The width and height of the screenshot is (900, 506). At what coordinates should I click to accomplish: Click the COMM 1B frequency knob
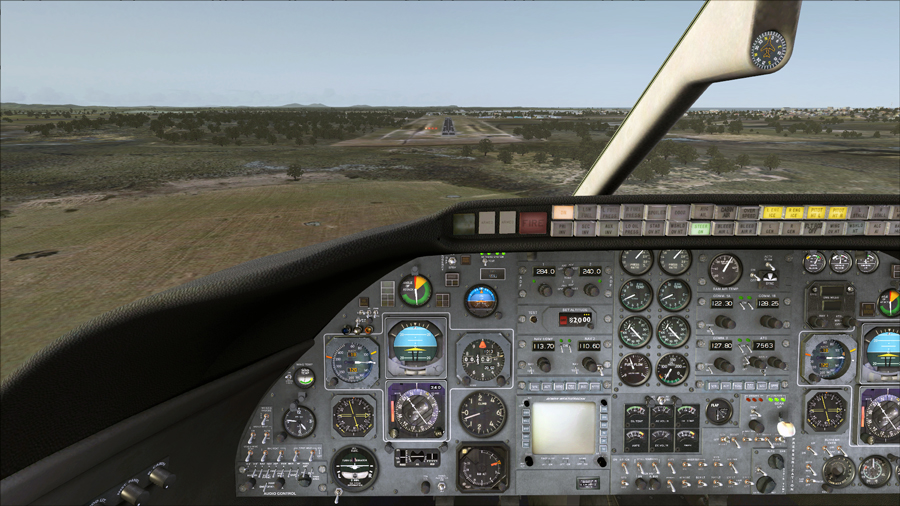[770, 322]
